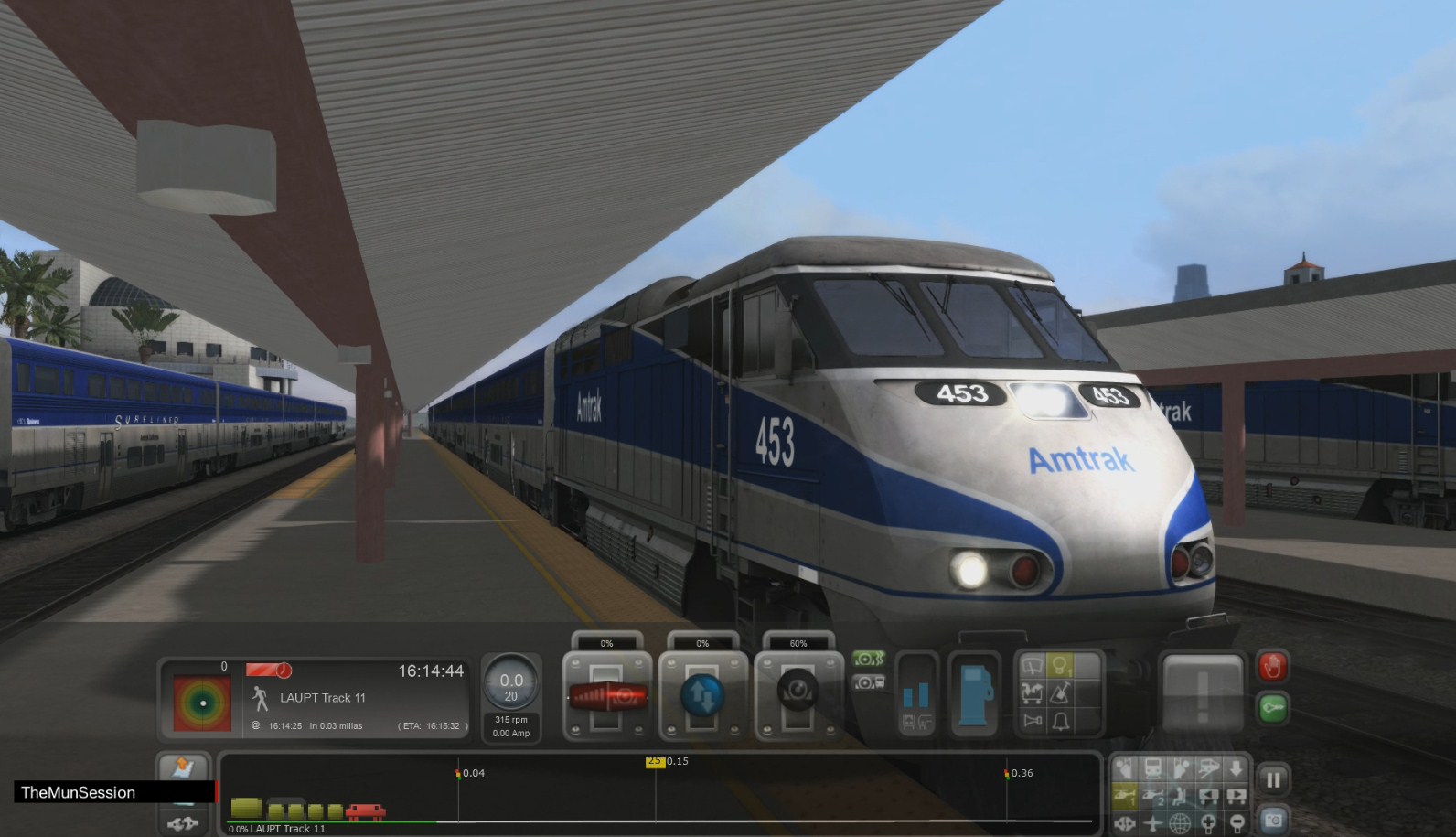This screenshot has height=837, width=1456.
Task: Select helicopter camera view 1
Action: 1125,797
